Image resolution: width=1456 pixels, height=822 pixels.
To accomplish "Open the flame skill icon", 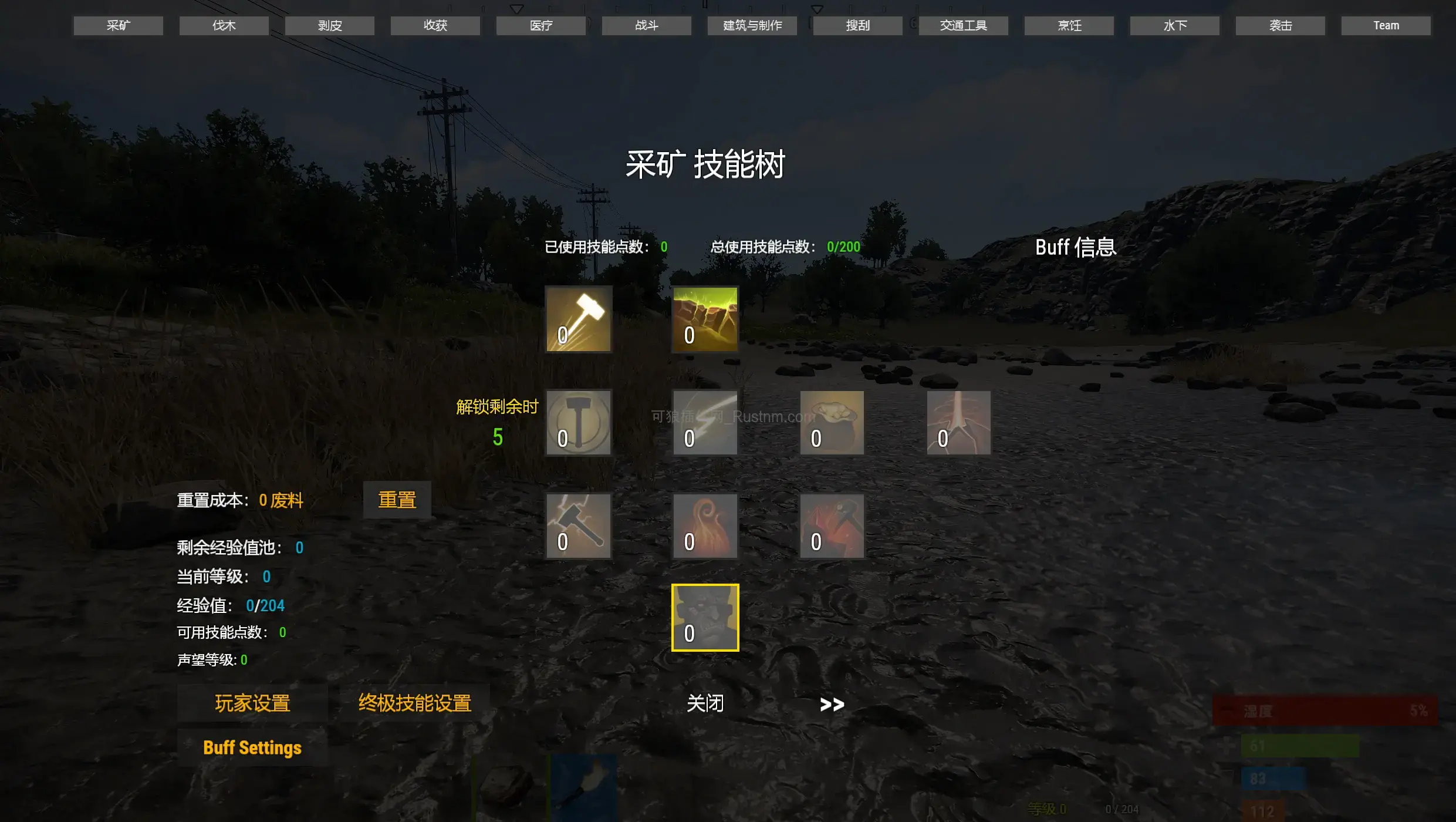I will 705,526.
